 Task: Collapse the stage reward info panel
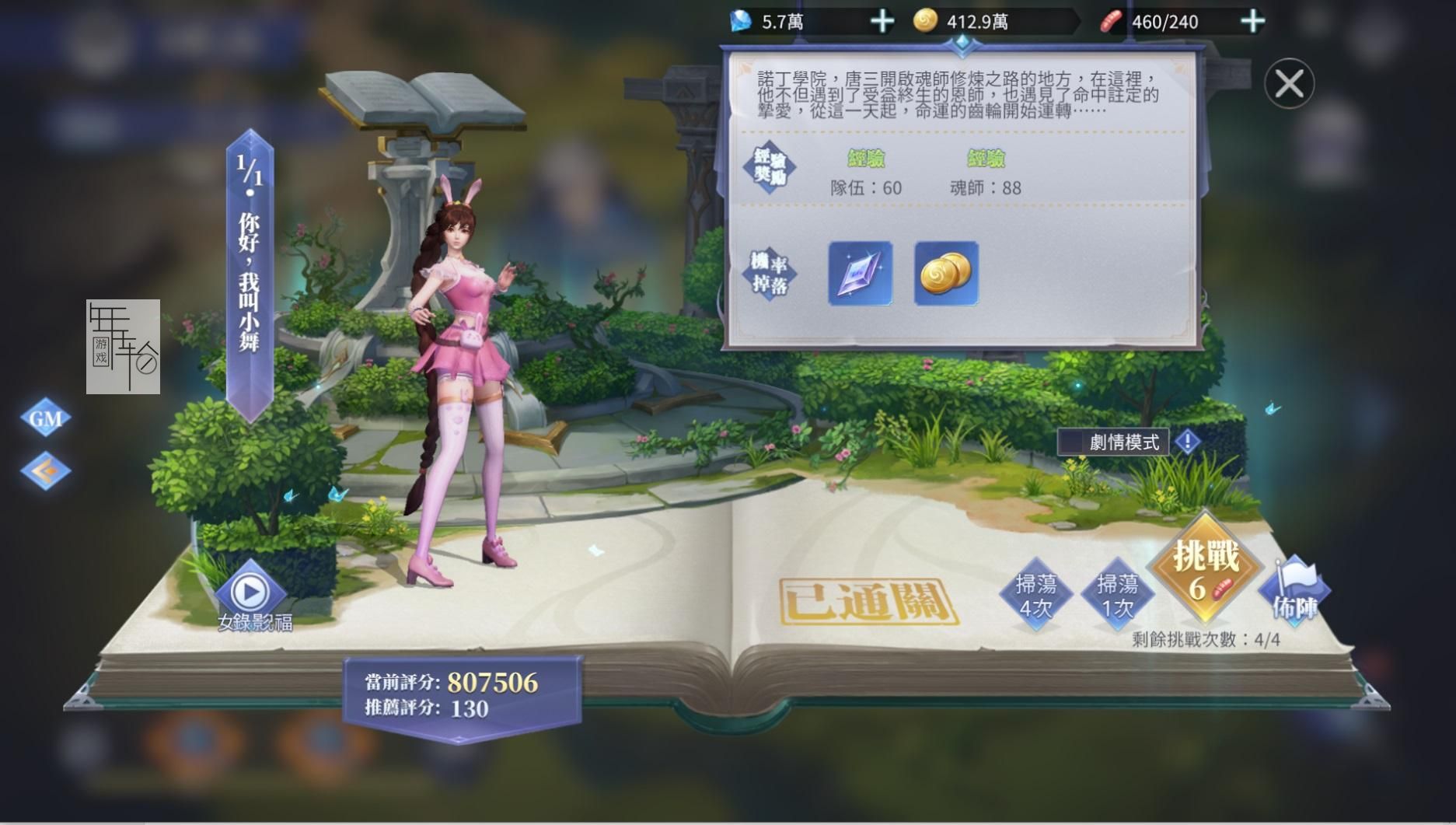(1288, 82)
